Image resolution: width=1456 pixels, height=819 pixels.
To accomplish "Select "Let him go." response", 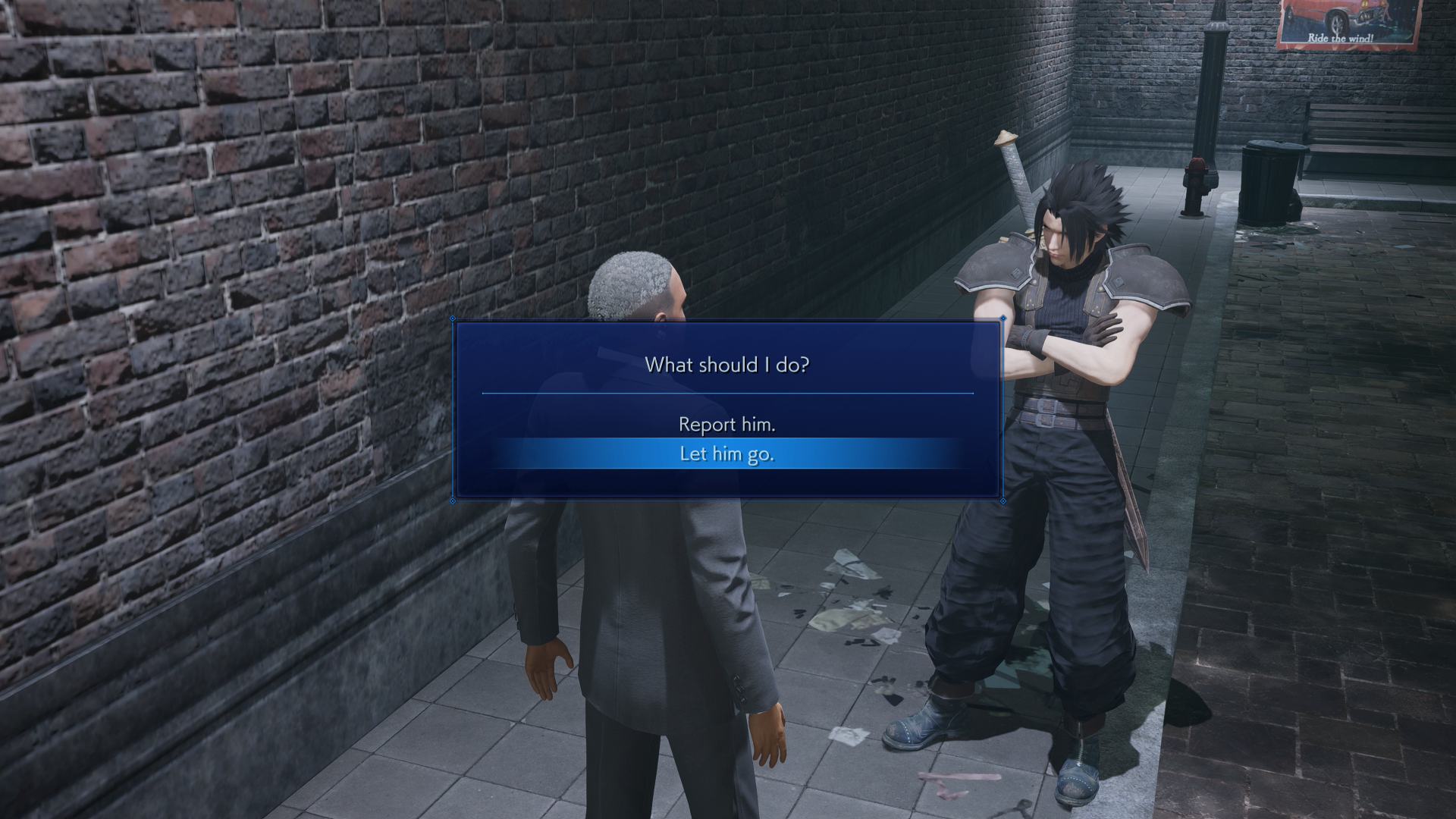I will [726, 454].
